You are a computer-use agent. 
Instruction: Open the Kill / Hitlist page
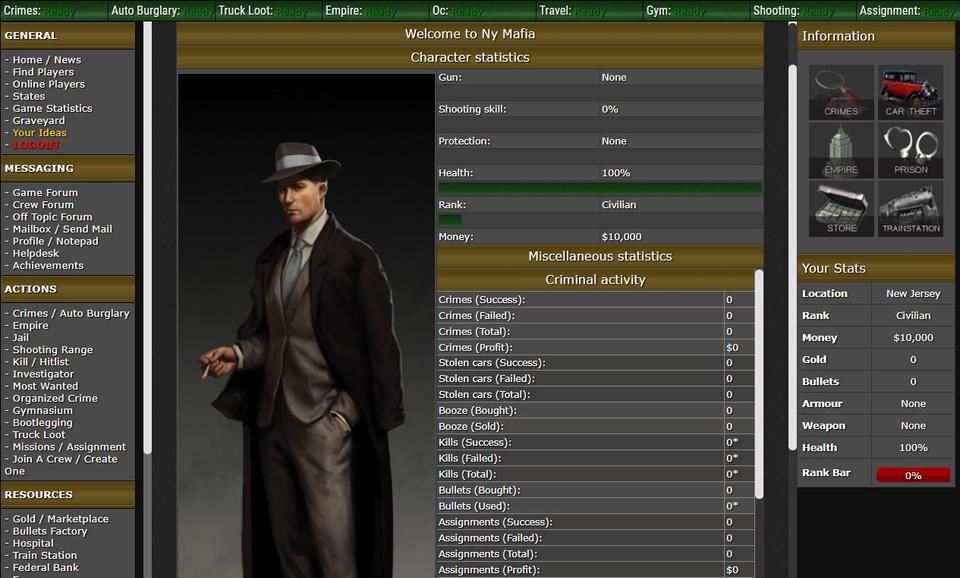click(x=41, y=362)
